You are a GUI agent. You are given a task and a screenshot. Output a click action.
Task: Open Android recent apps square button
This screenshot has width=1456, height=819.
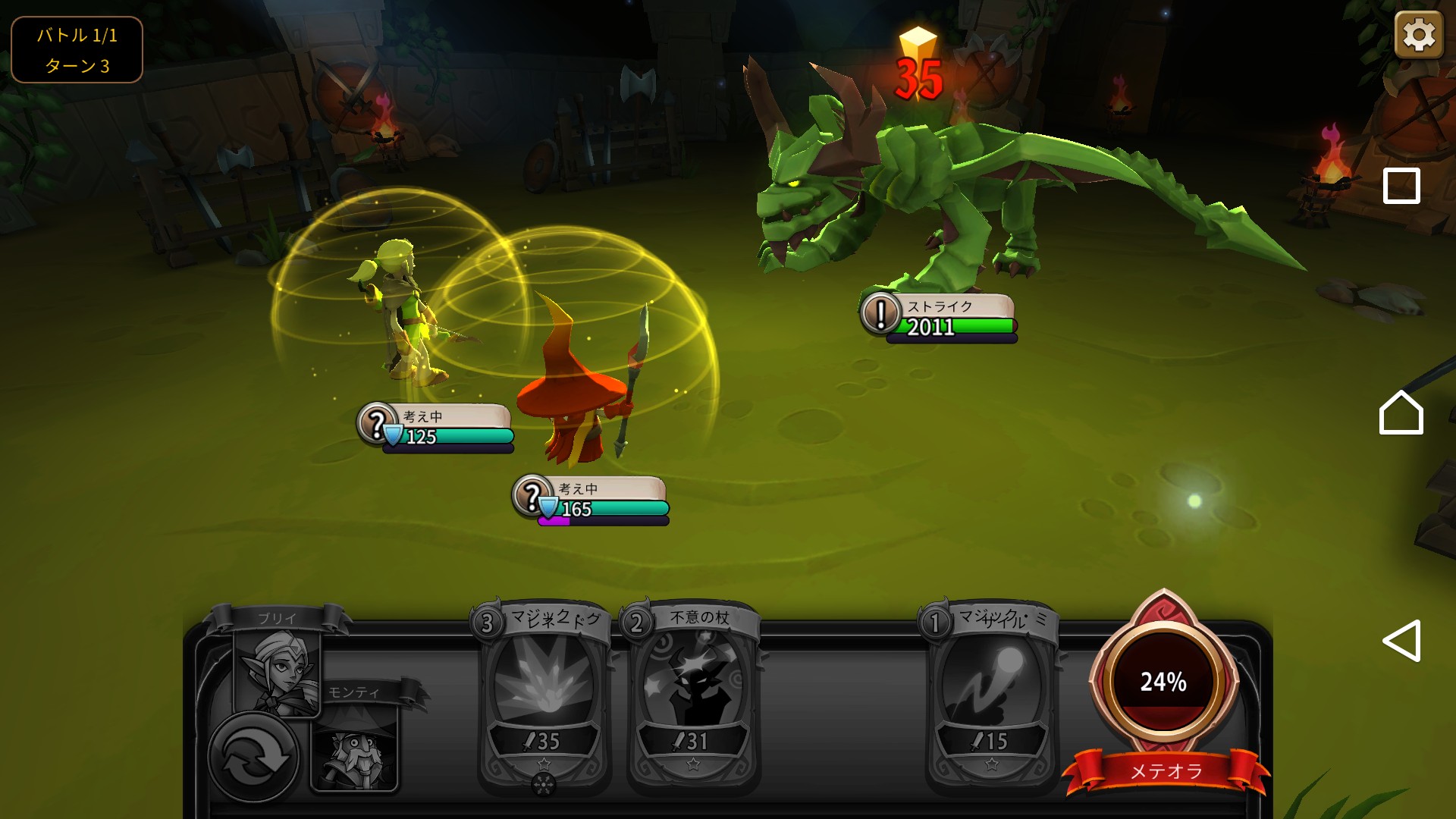[x=1401, y=186]
